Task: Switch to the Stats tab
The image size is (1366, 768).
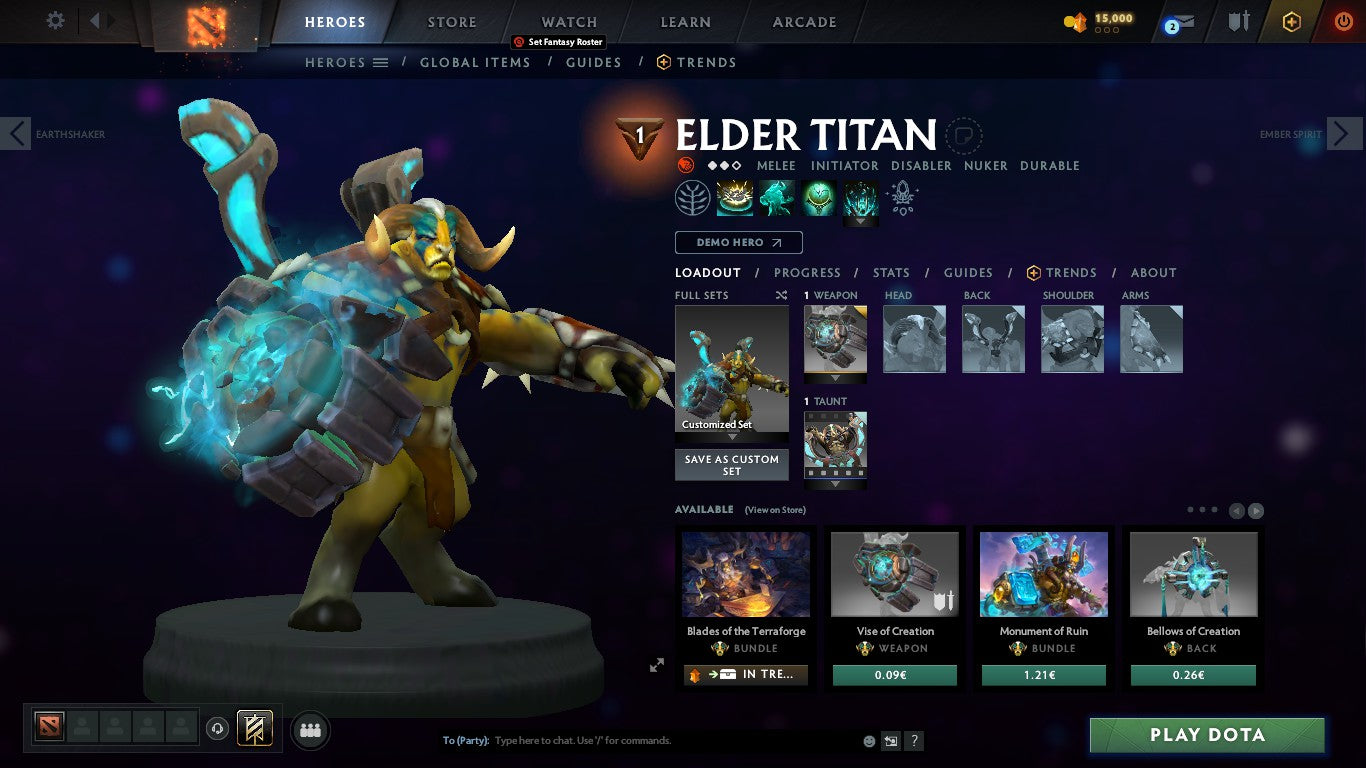Action: coord(890,272)
